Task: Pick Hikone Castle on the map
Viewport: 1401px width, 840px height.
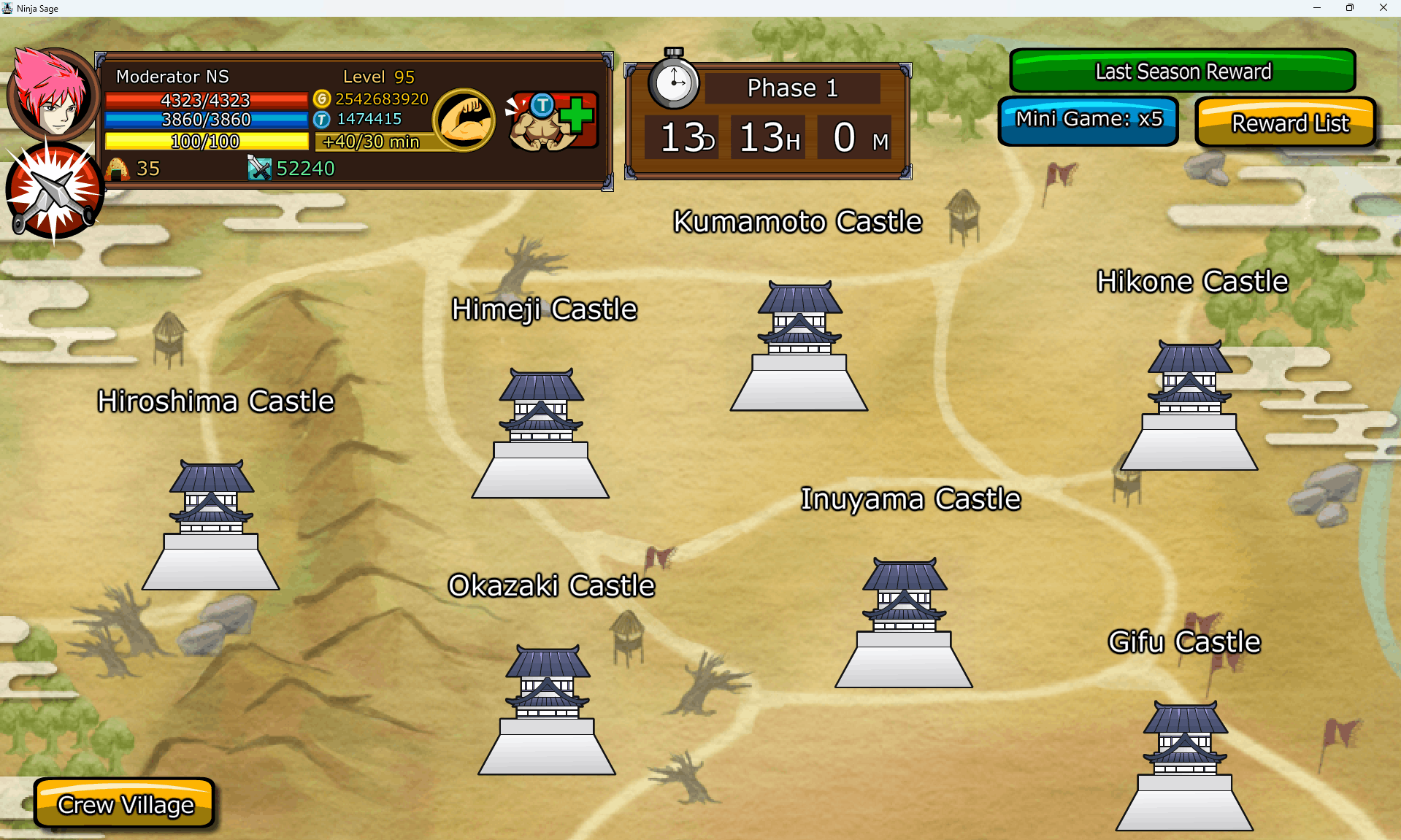Action: 1189,406
